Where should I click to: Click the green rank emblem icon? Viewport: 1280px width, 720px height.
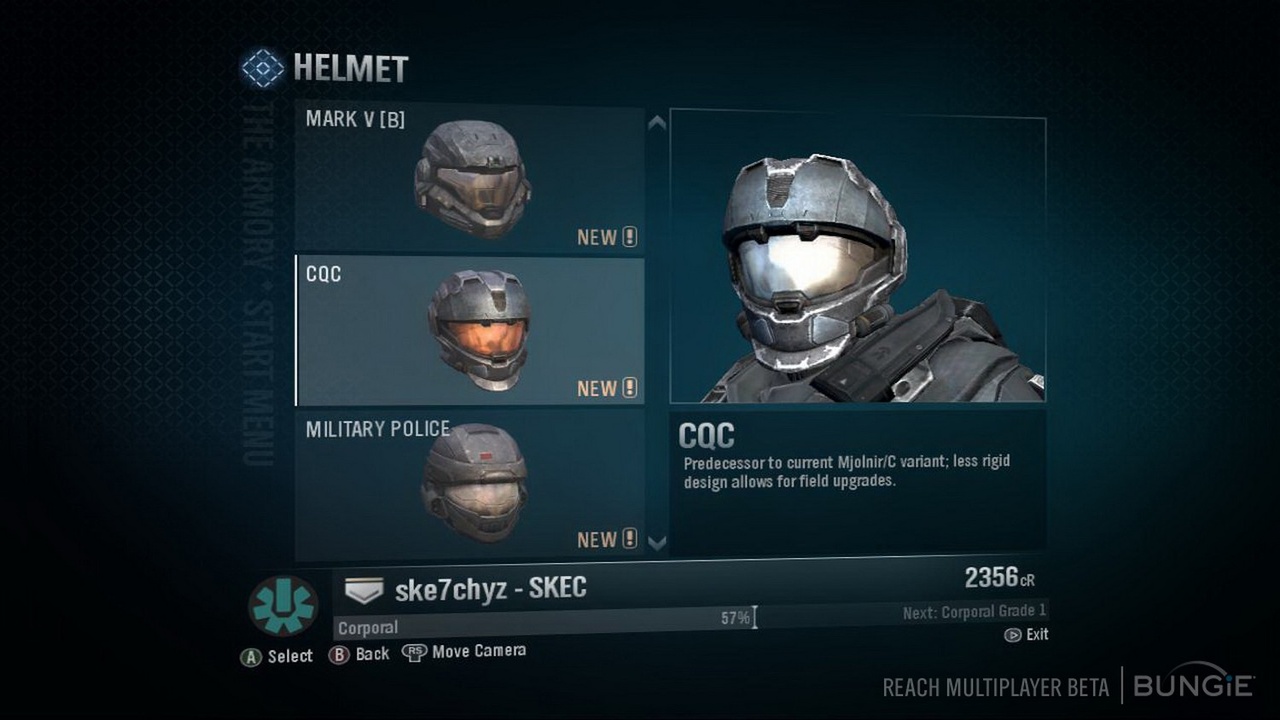pyautogui.click(x=286, y=602)
